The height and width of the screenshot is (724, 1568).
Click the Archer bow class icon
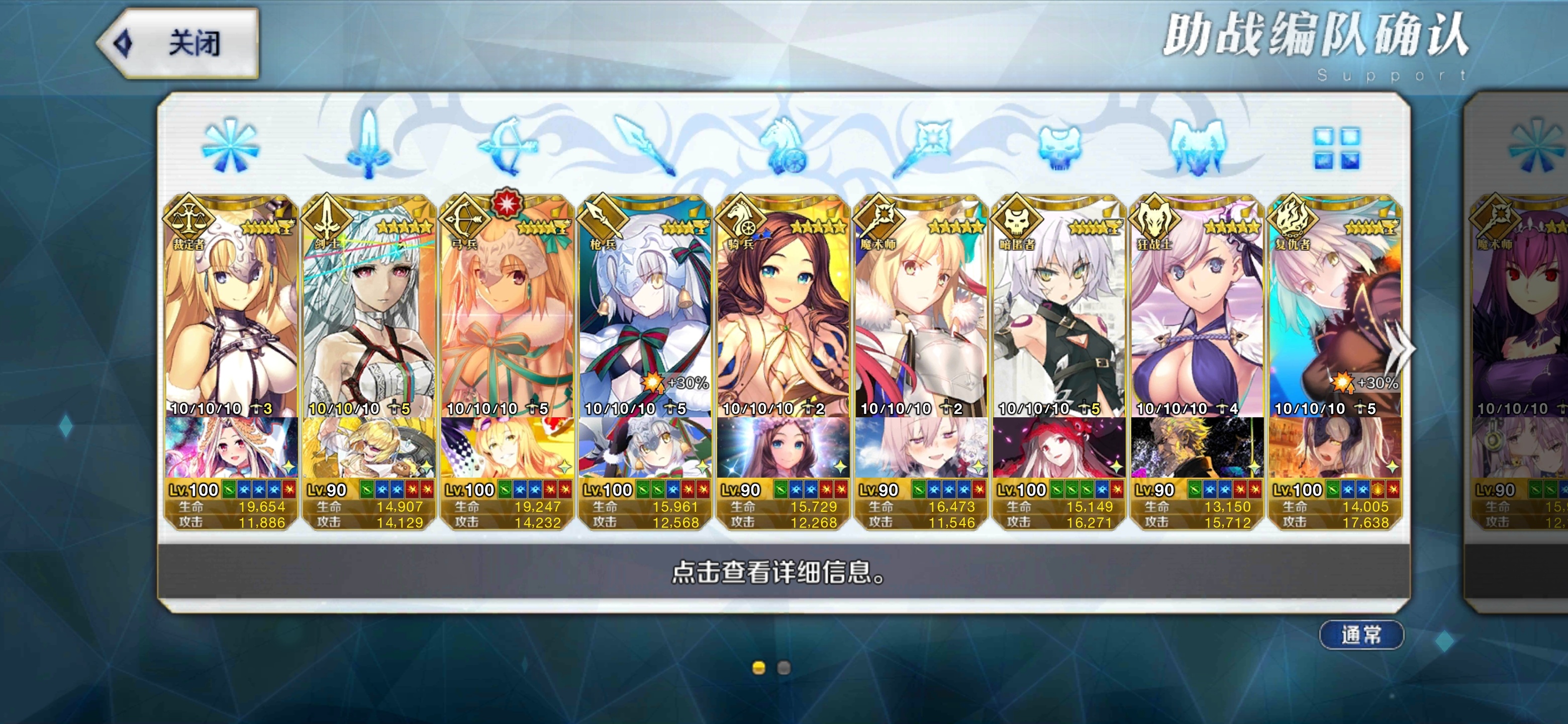tap(507, 147)
